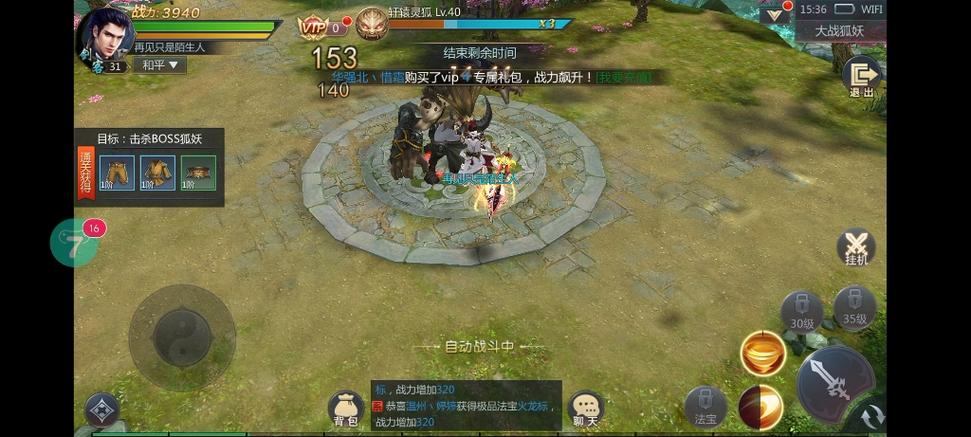Select the 轩辕灵狐 boss portrait
Image resolution: width=971 pixels, height=437 pixels.
pyautogui.click(x=372, y=24)
